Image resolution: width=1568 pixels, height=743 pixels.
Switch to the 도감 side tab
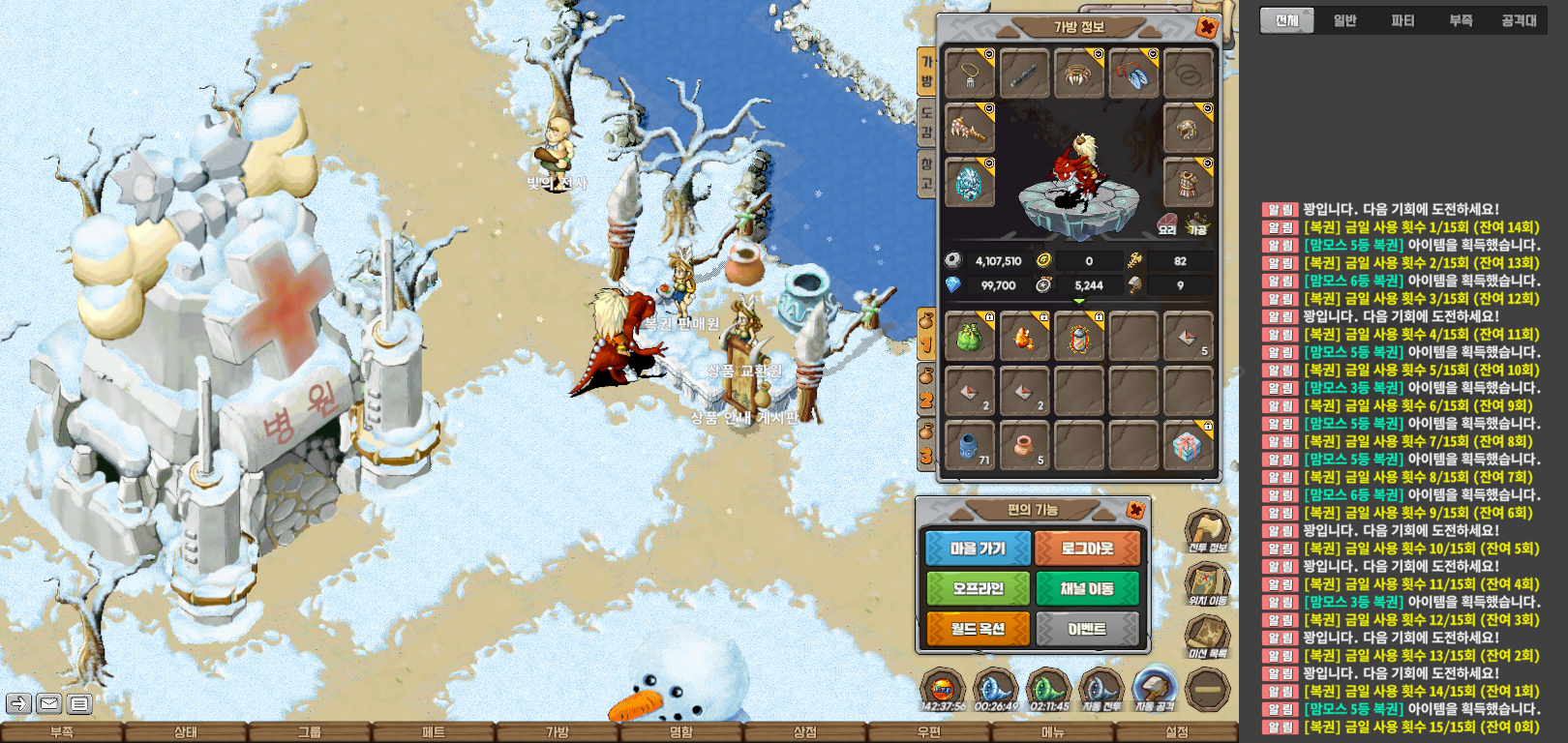tap(926, 122)
